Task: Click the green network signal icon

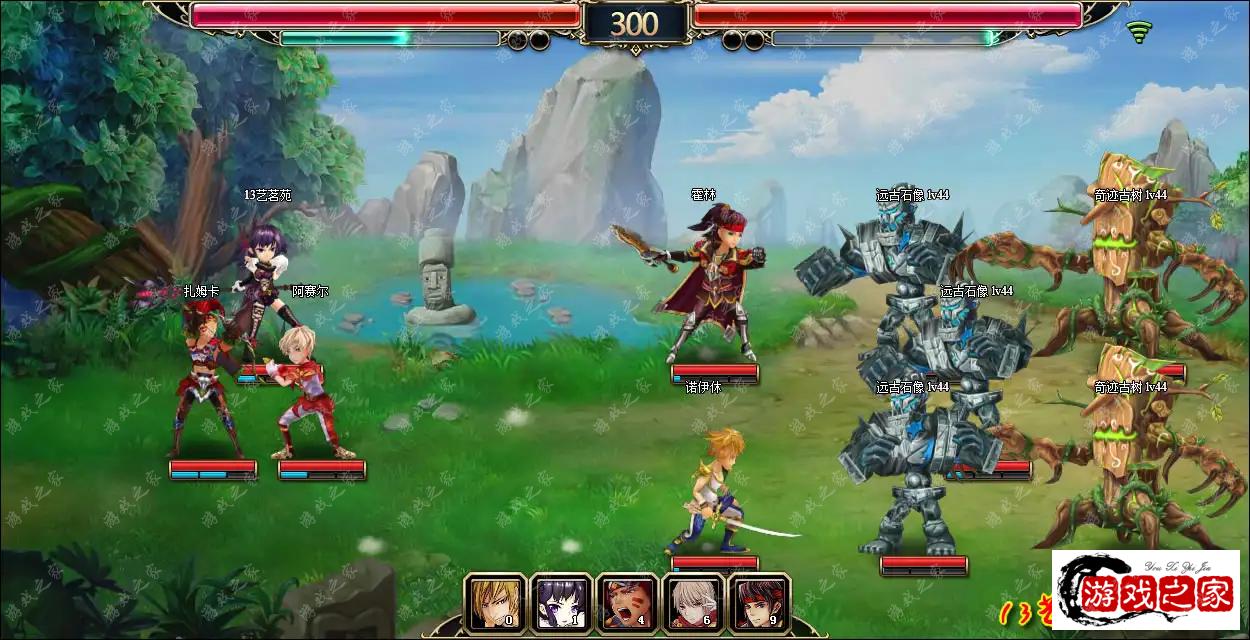Action: 1138,32
